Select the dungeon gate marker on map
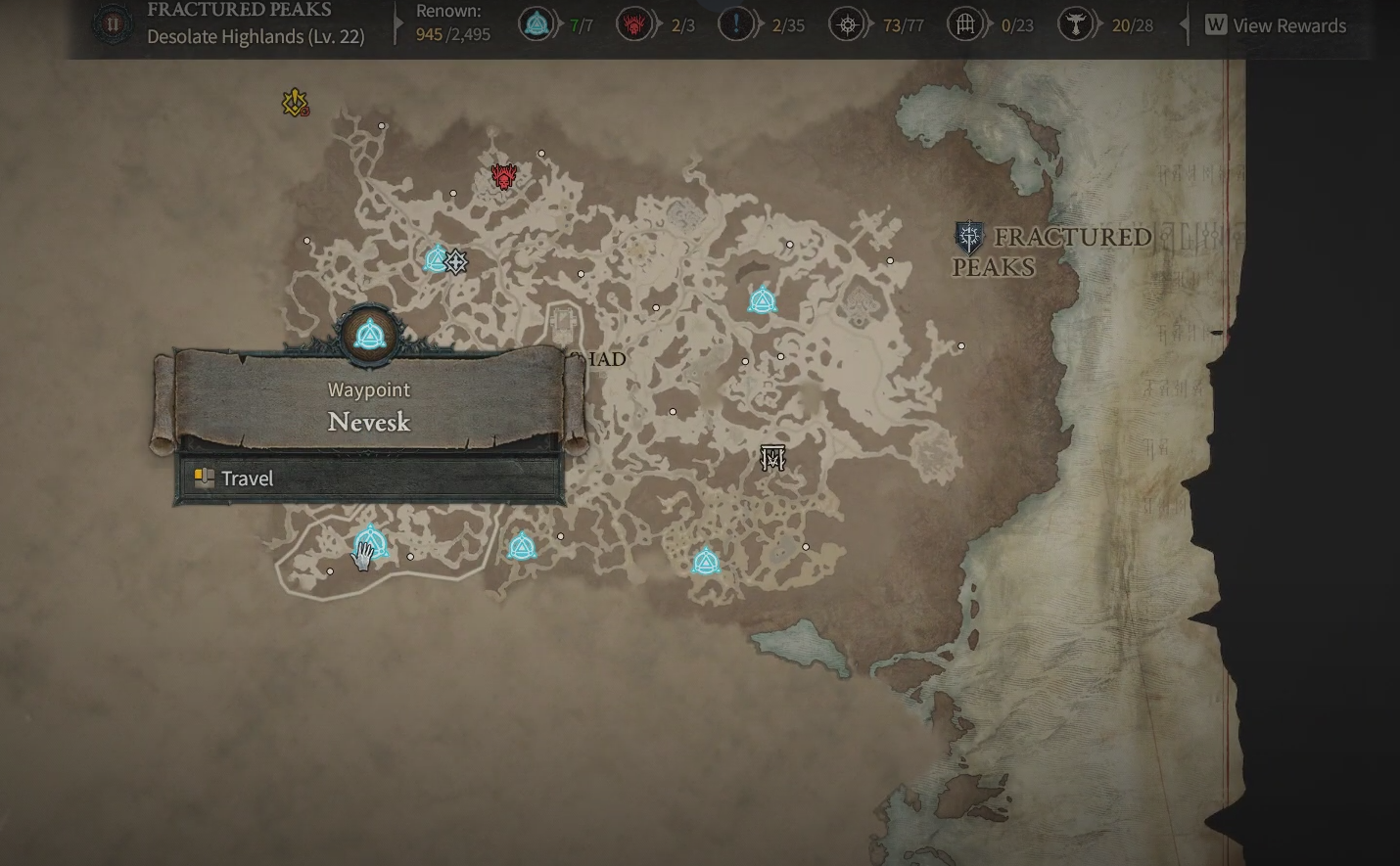 773,457
